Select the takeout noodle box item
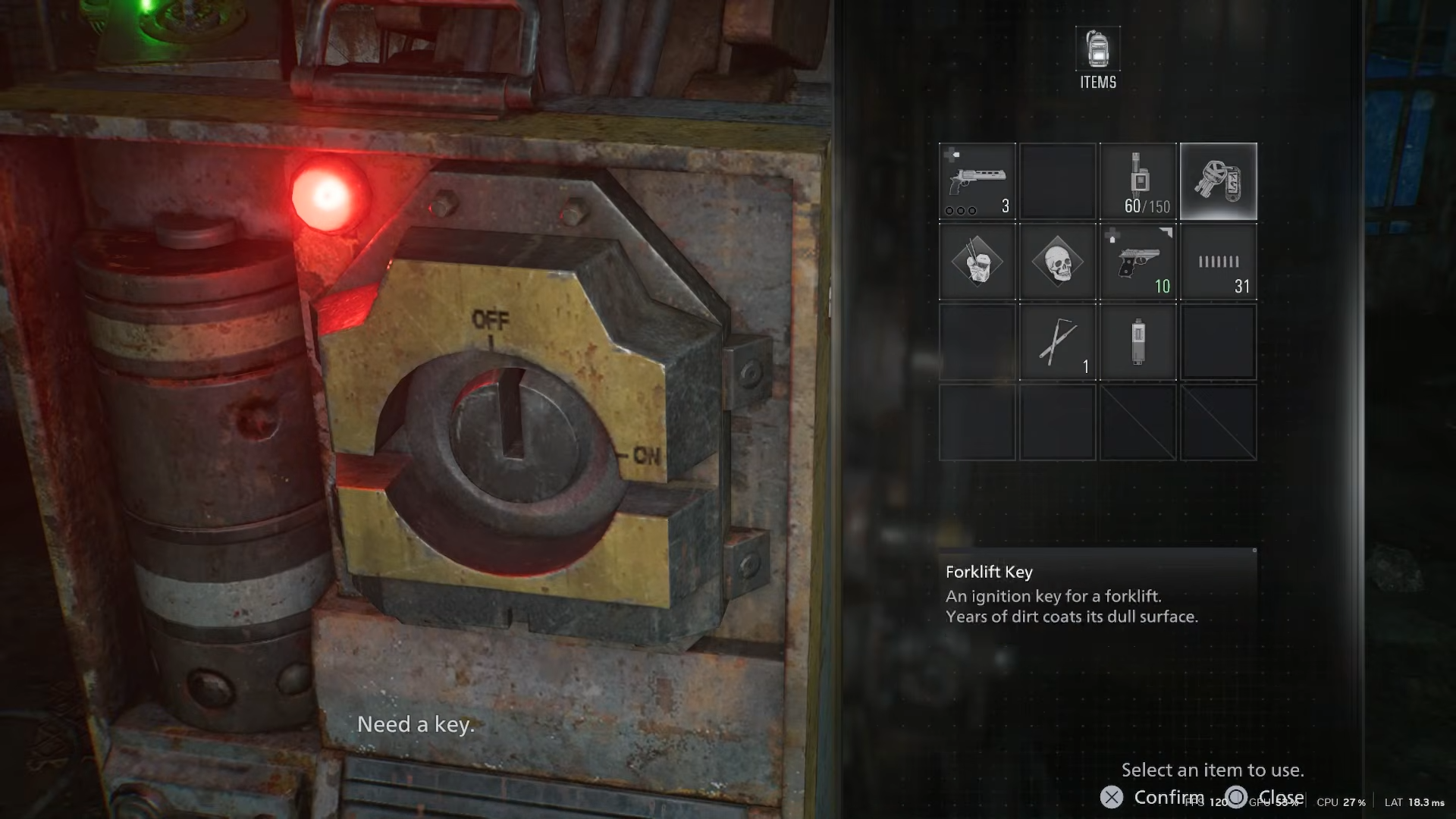Screen dimensions: 1456x819 pos(977,262)
